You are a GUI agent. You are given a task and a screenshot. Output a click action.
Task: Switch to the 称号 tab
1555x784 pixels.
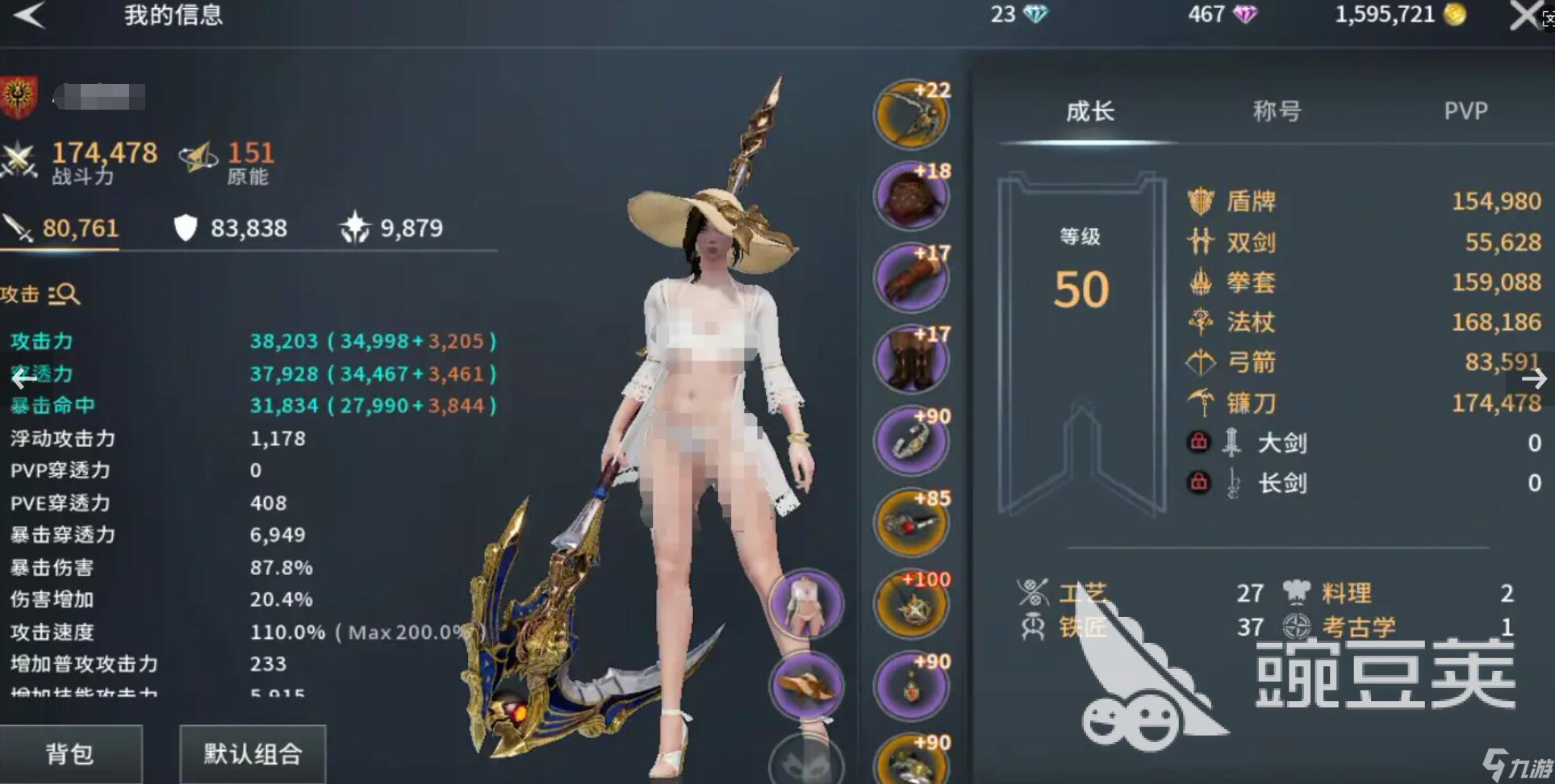tap(1277, 111)
